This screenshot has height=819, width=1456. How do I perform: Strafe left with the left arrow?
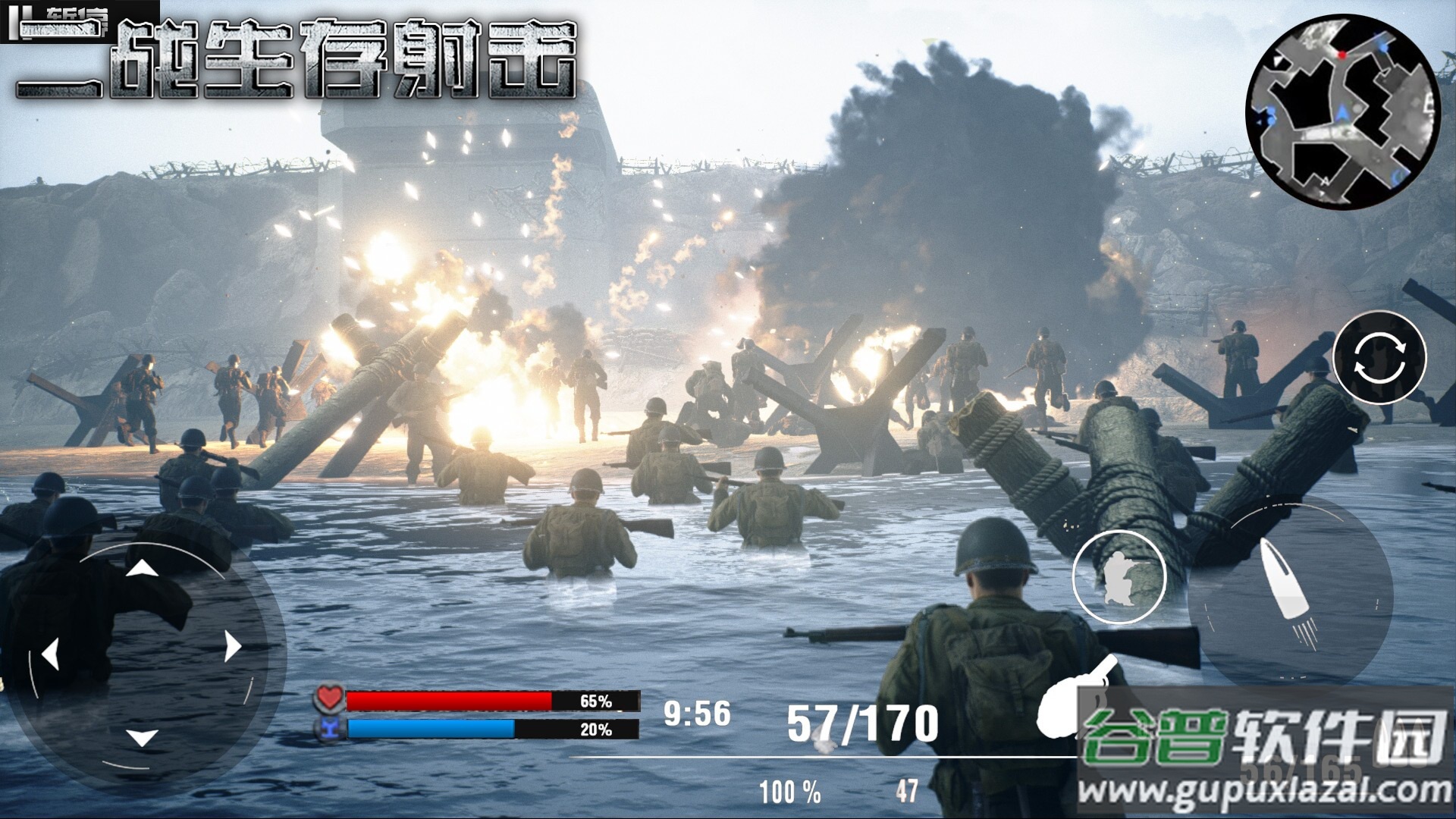pos(50,653)
